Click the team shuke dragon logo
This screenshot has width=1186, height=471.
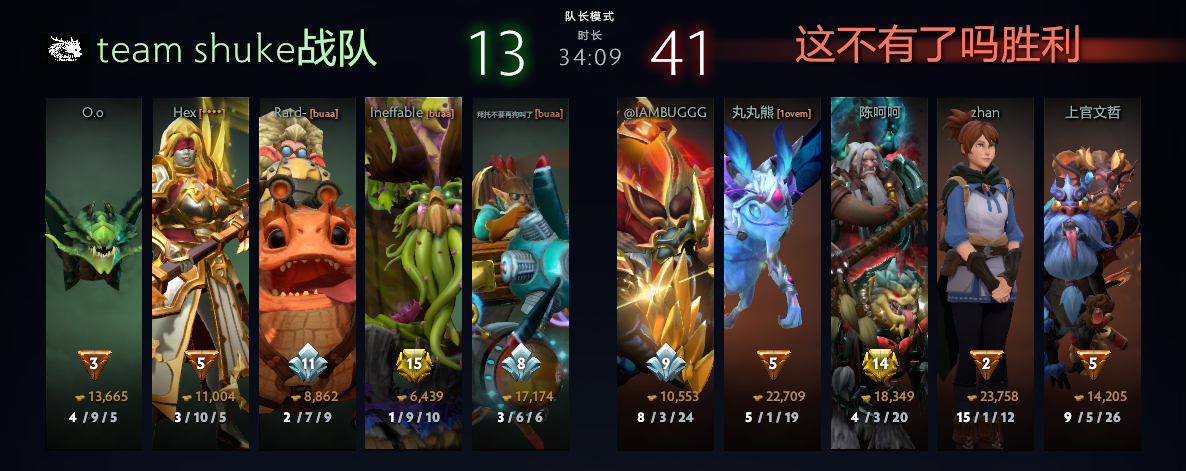click(64, 48)
